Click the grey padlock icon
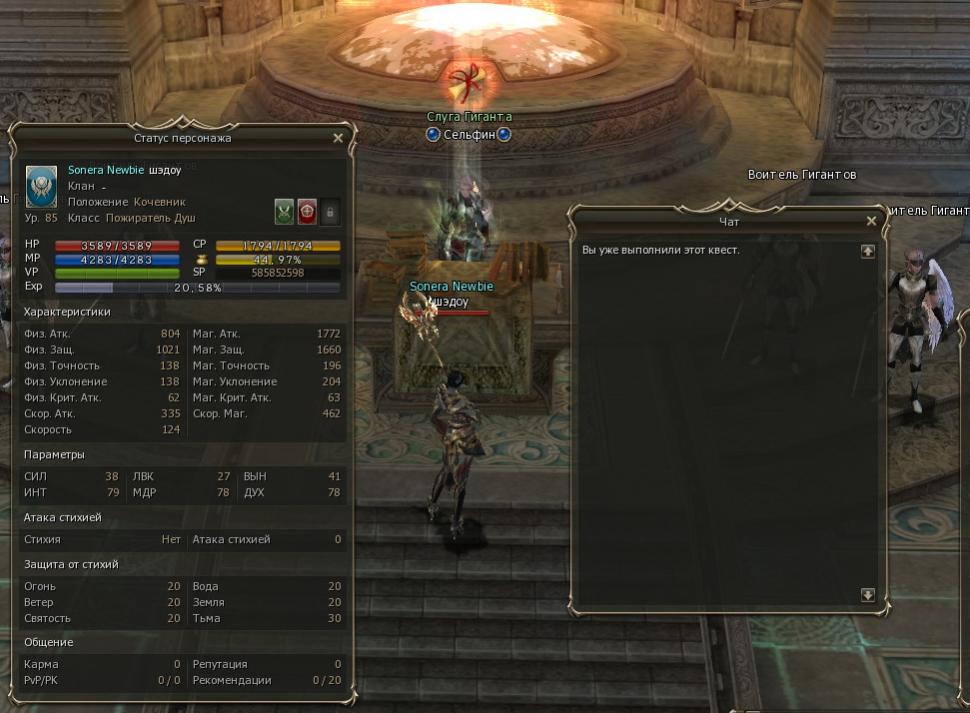 [329, 211]
